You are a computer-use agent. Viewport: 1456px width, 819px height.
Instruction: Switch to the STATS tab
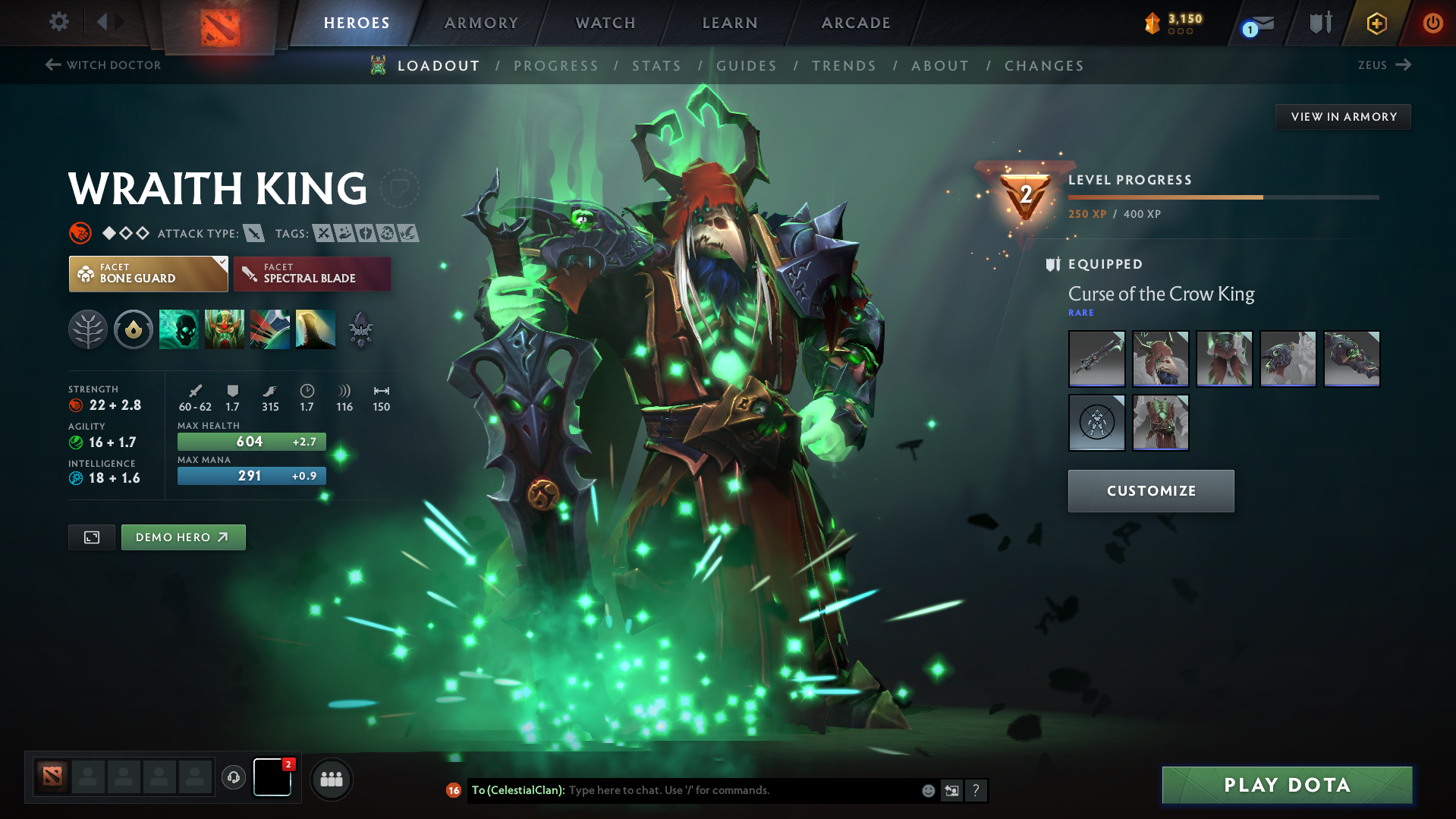coord(656,66)
